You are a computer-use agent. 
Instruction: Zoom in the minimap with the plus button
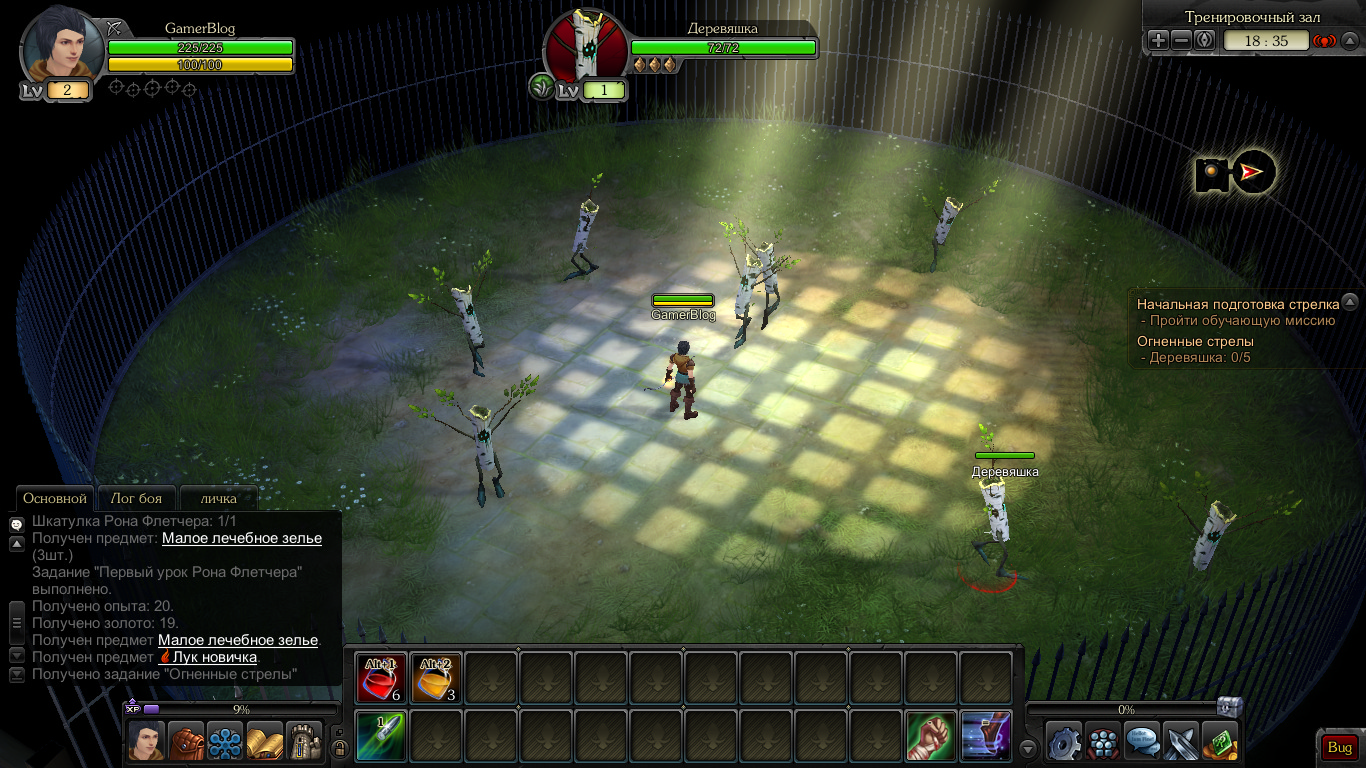[x=1157, y=41]
